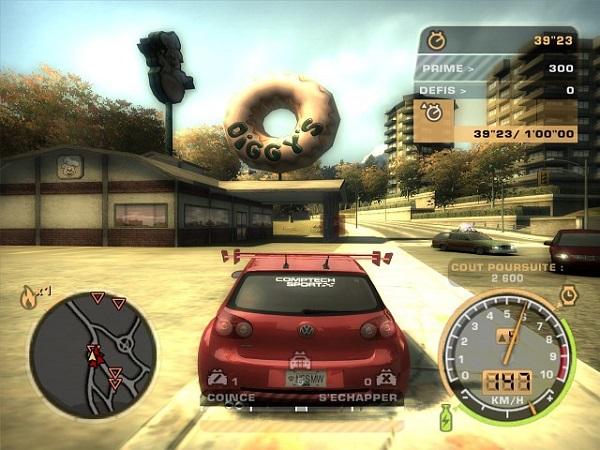Click the milestone stopwatch icon under DEFIS

[435, 114]
